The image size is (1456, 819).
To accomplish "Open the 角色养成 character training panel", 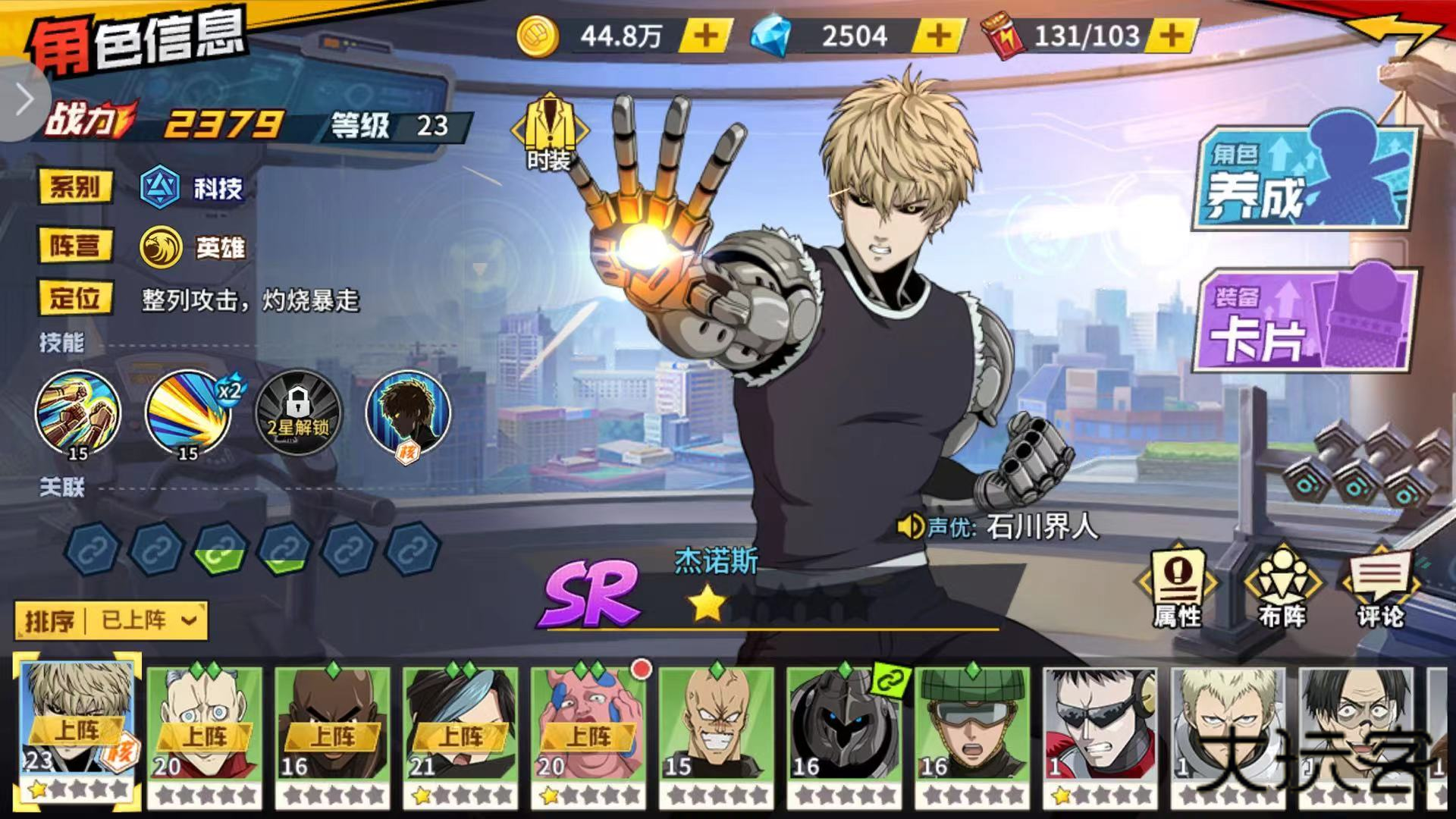I will 1304,176.
